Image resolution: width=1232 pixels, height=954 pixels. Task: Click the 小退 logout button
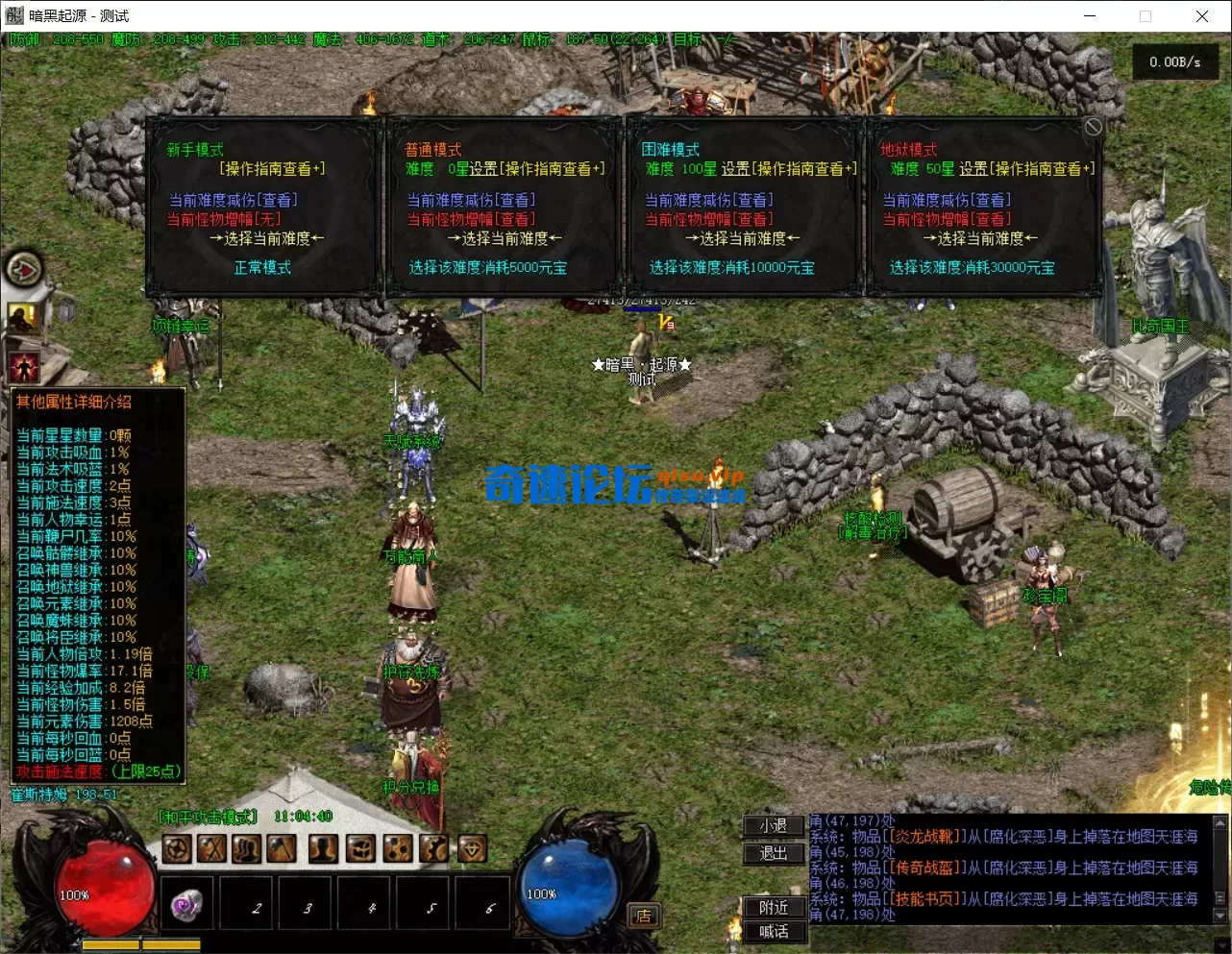point(773,826)
